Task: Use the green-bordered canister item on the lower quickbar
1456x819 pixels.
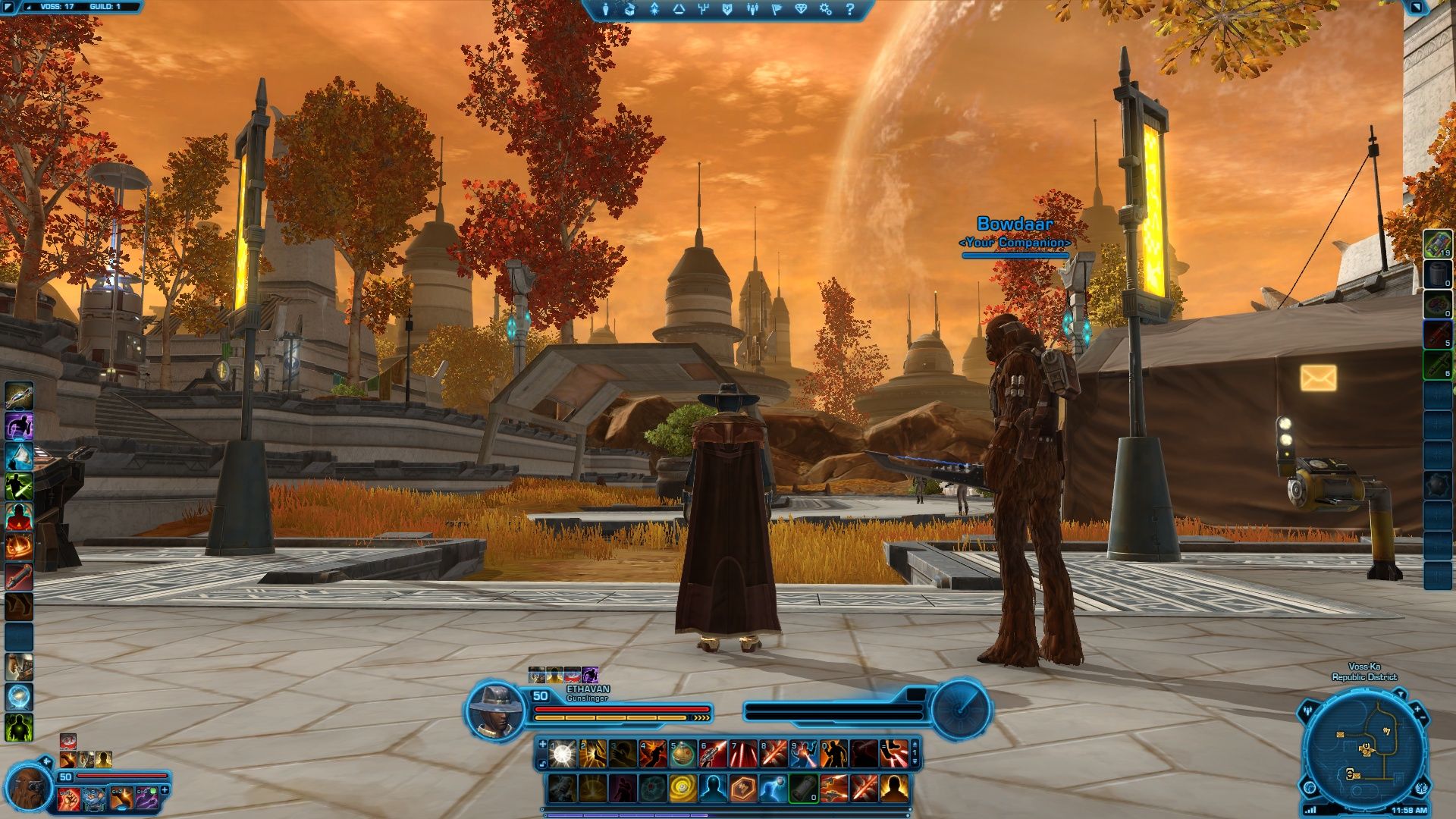Action: 803,789
